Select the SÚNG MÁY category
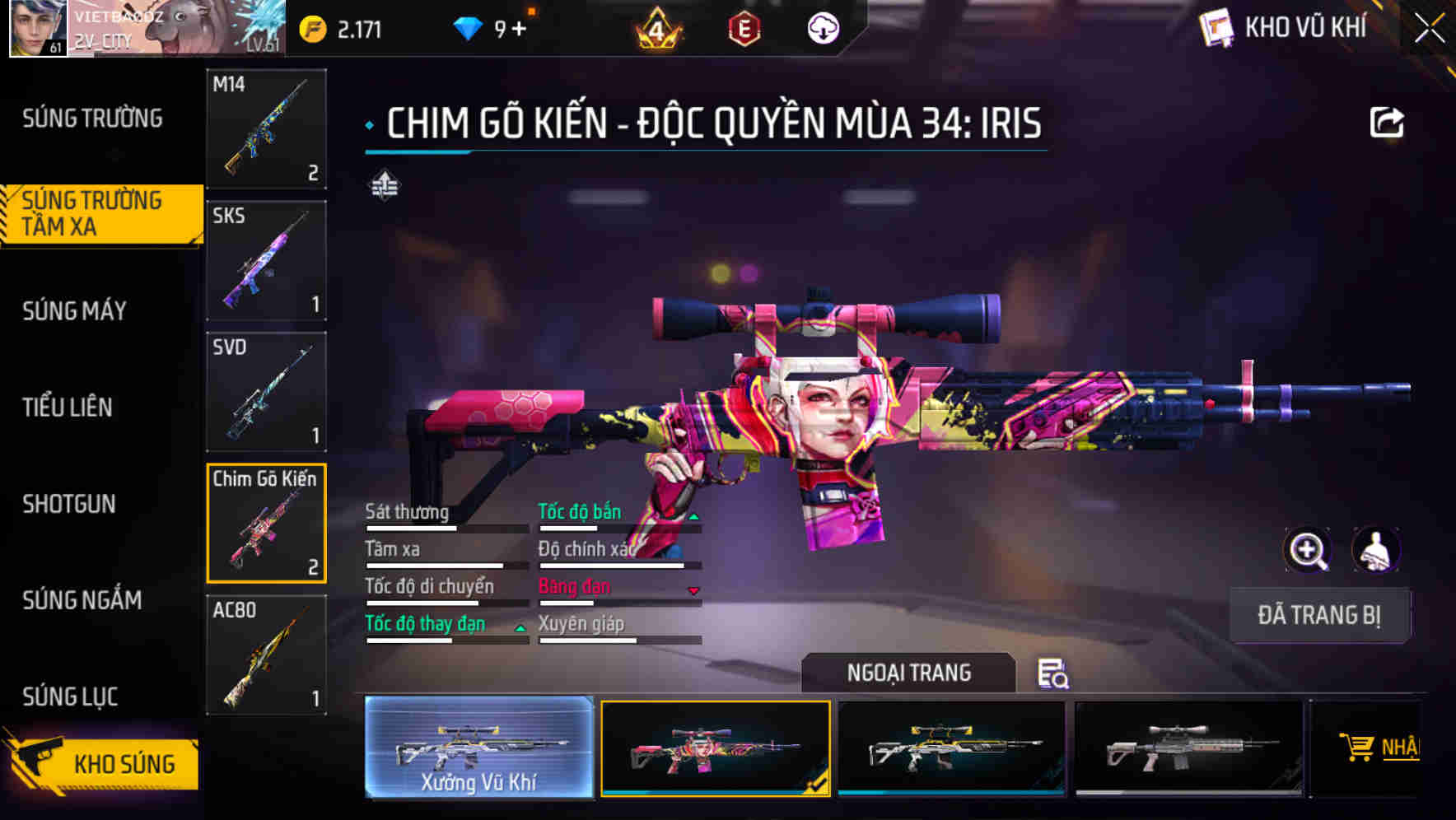Image resolution: width=1456 pixels, height=820 pixels. (74, 310)
